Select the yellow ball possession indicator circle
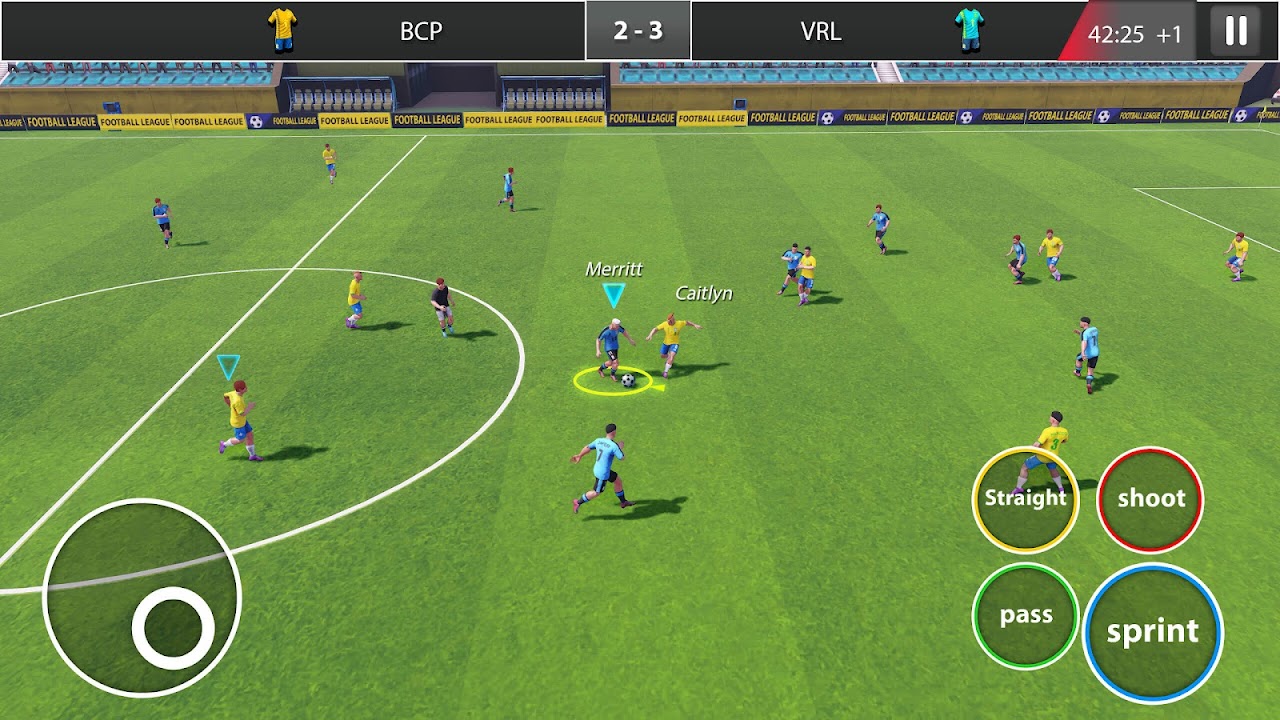1280x720 pixels. [x=614, y=381]
